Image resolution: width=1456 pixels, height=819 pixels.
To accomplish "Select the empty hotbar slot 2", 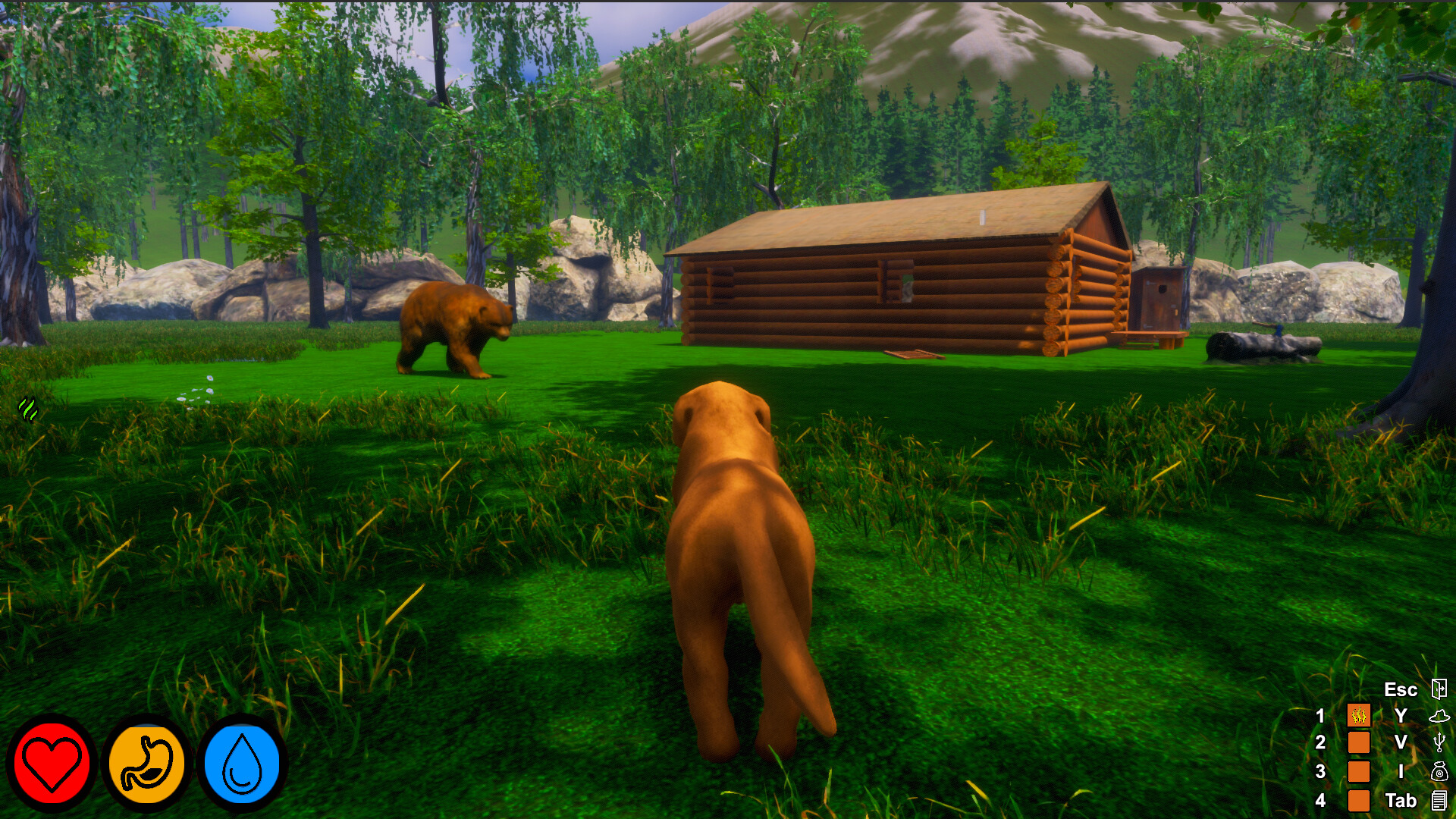I will click(x=1358, y=742).
